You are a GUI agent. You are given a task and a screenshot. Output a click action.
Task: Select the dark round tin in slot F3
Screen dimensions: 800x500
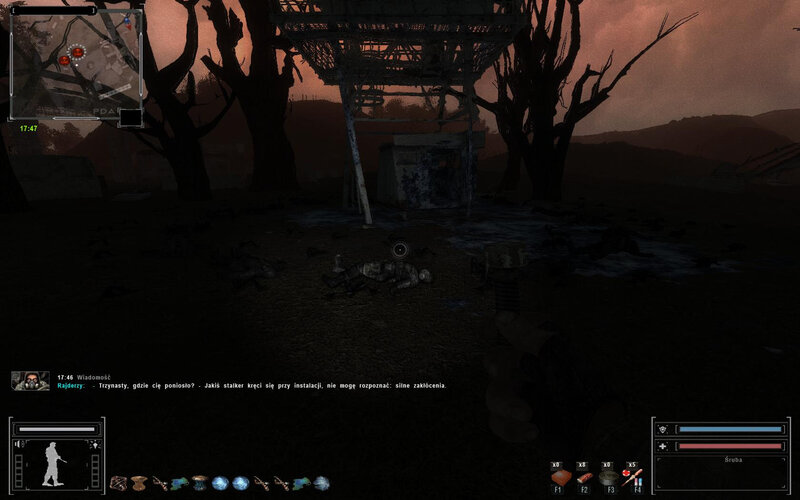[x=607, y=478]
